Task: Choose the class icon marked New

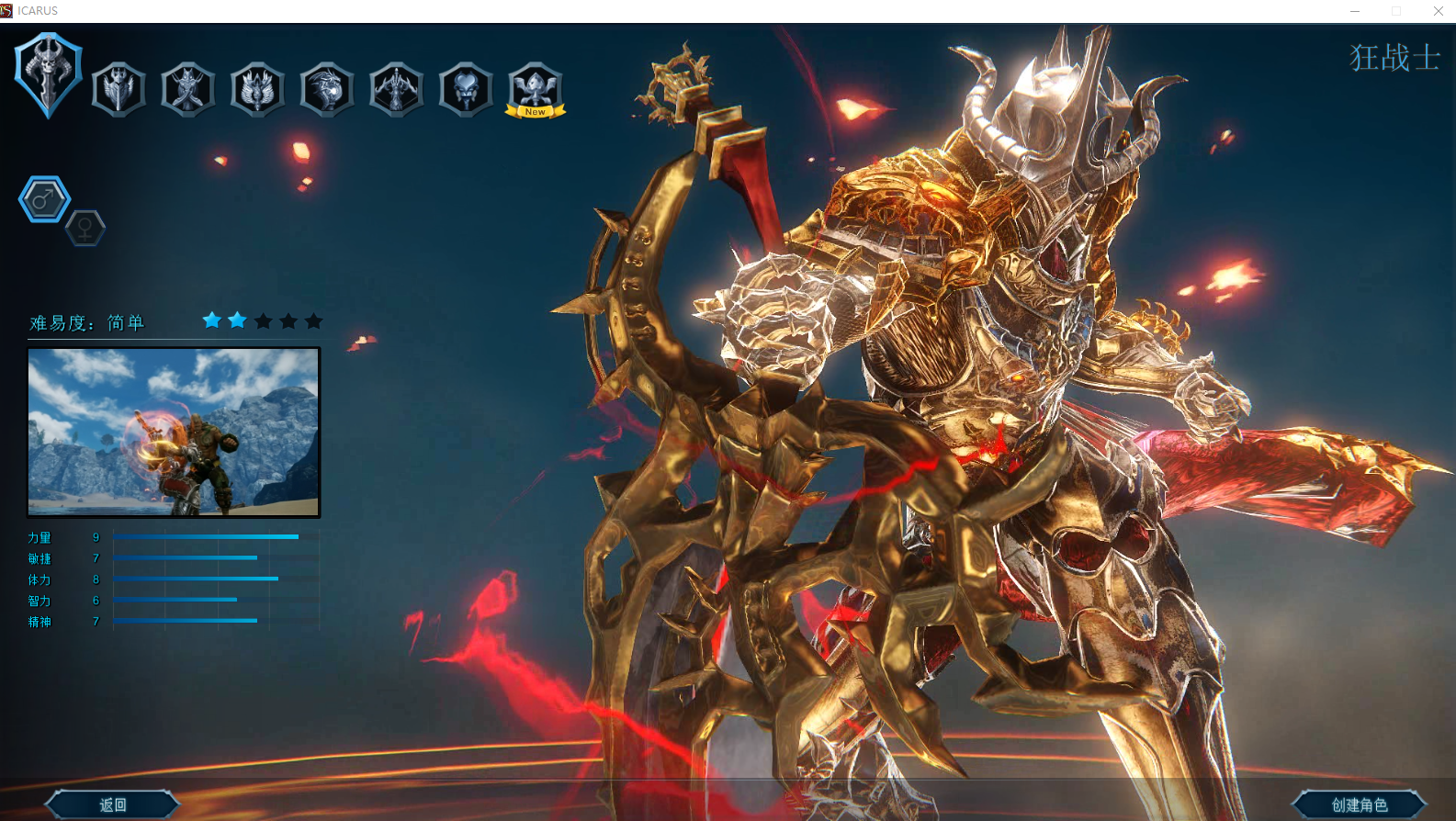Action: [536, 89]
